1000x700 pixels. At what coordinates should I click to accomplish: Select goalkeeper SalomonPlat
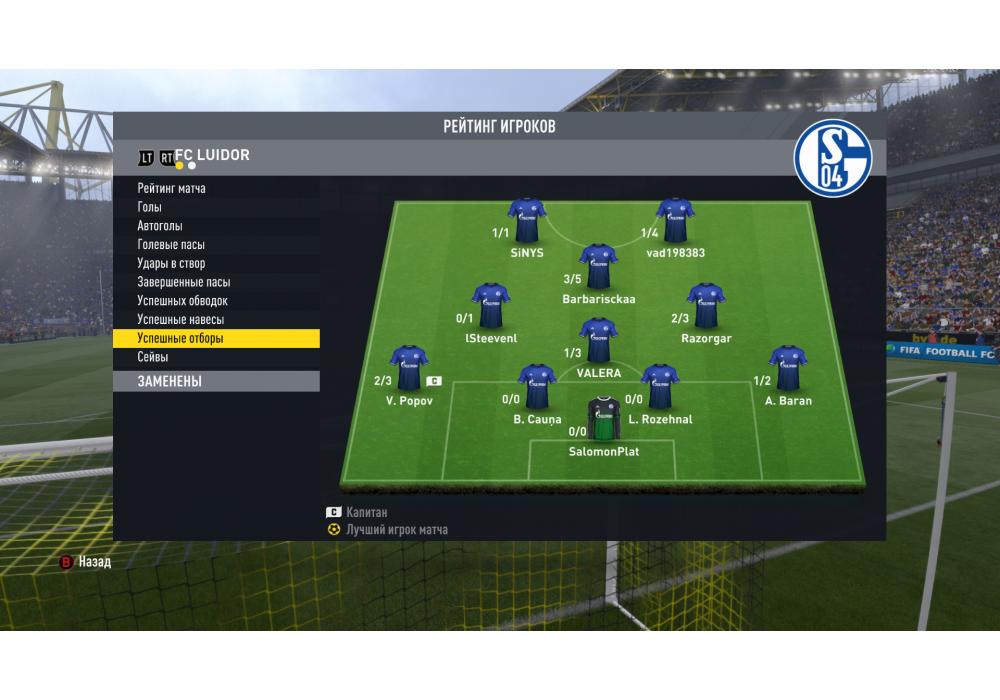pyautogui.click(x=603, y=420)
